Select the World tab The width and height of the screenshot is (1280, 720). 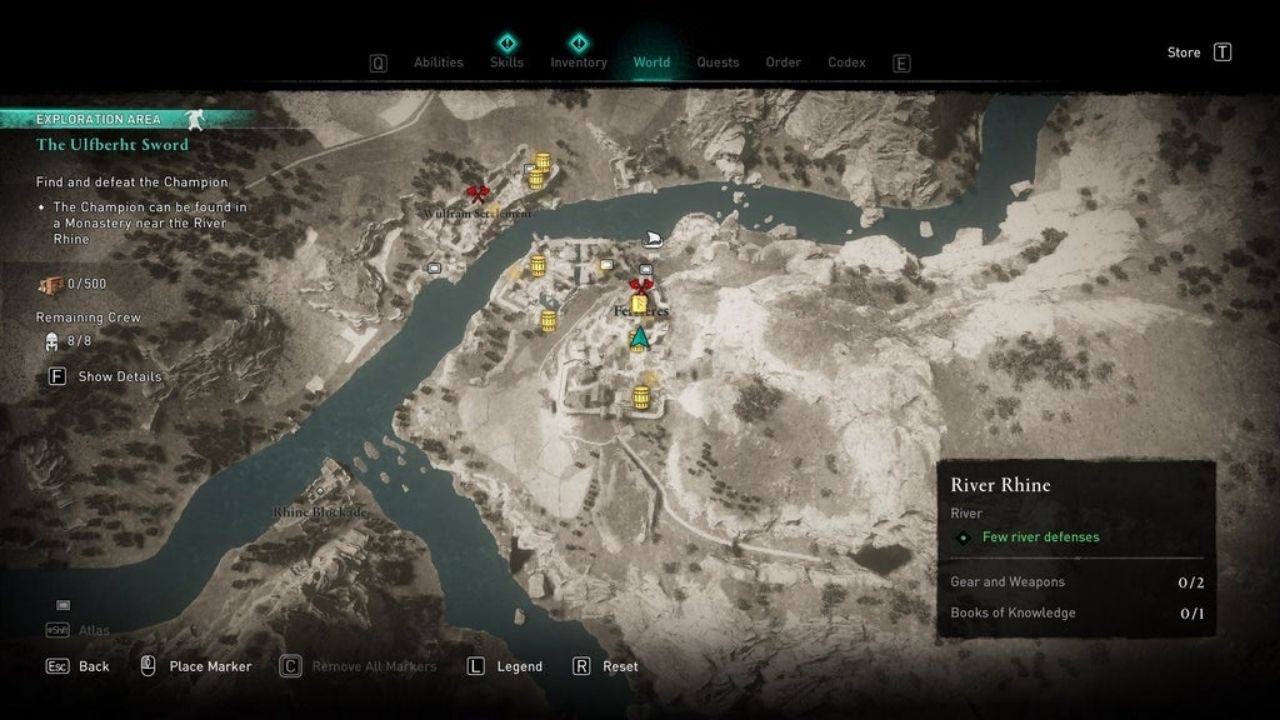tap(651, 62)
